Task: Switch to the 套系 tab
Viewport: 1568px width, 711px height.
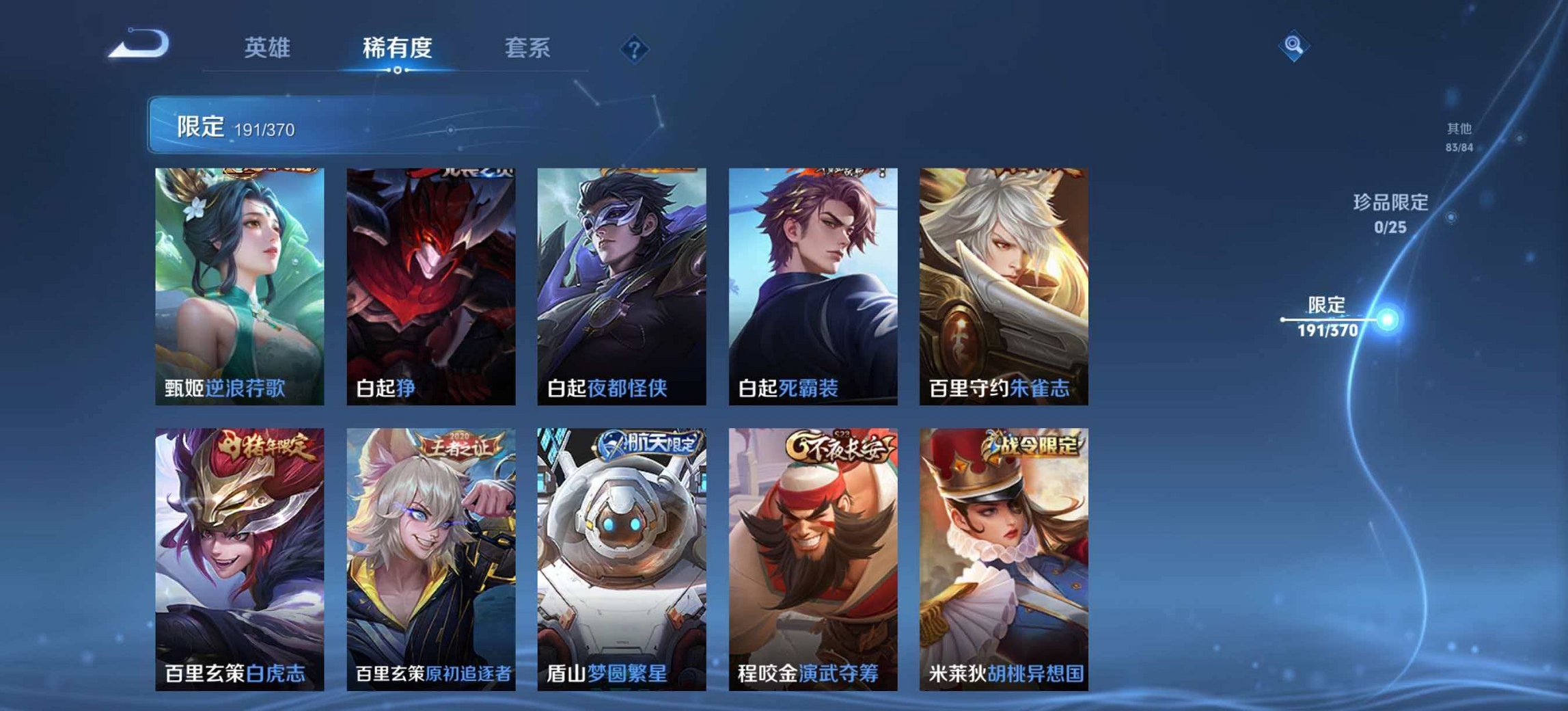Action: 529,46
